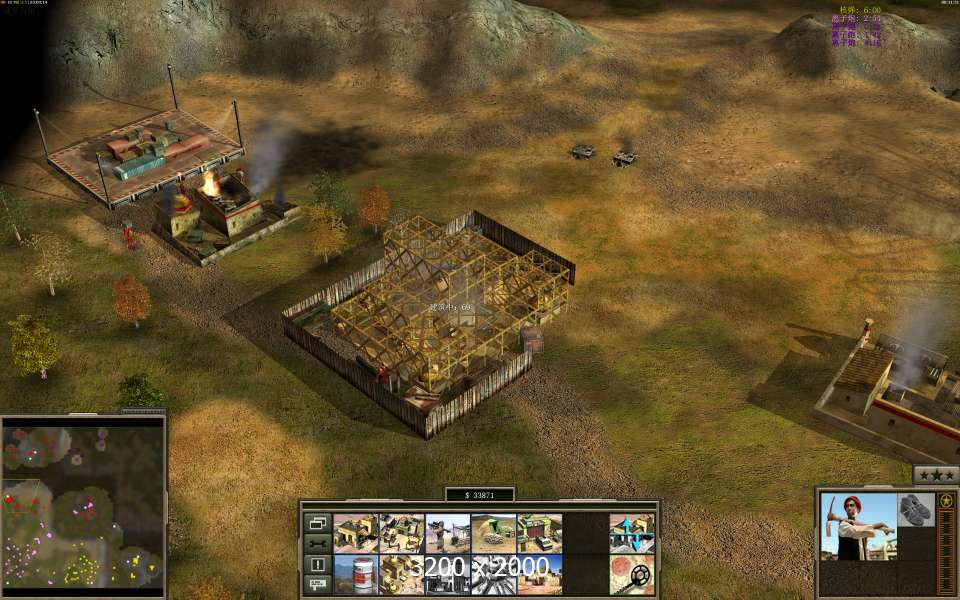Build the Barracks from the command bar

tap(355, 533)
